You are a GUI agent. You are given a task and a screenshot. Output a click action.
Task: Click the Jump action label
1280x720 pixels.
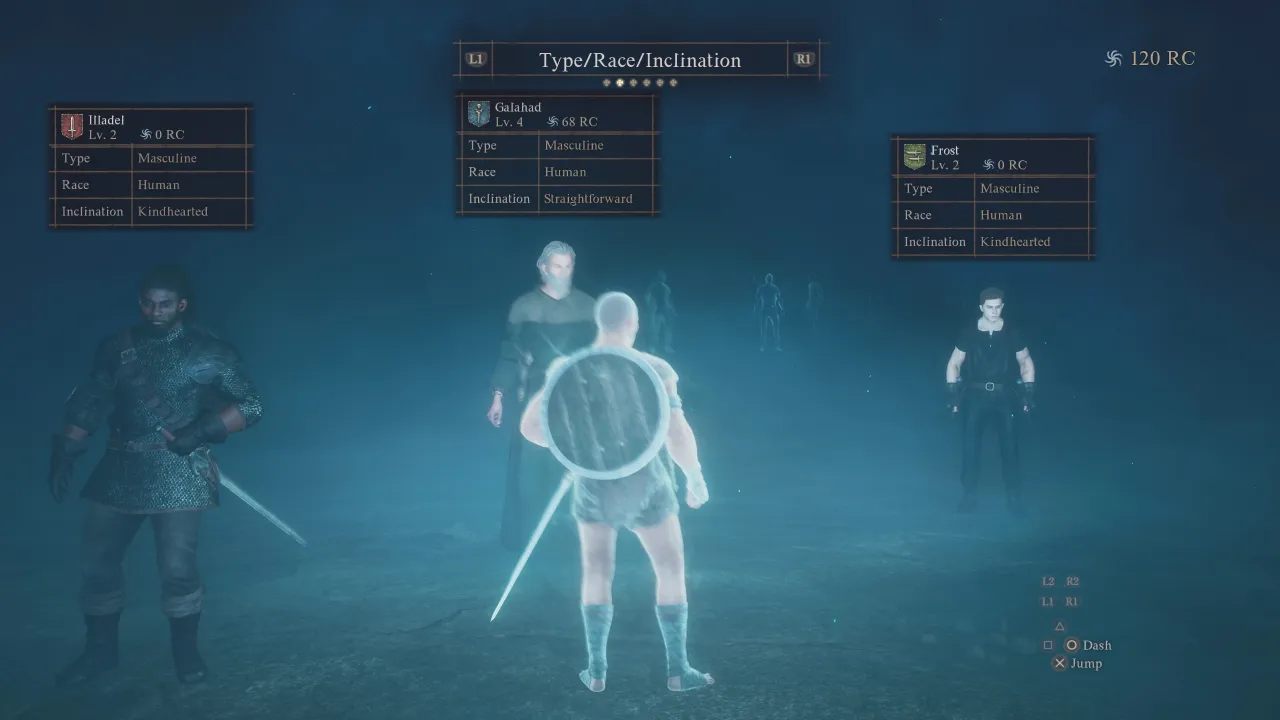click(x=1085, y=663)
